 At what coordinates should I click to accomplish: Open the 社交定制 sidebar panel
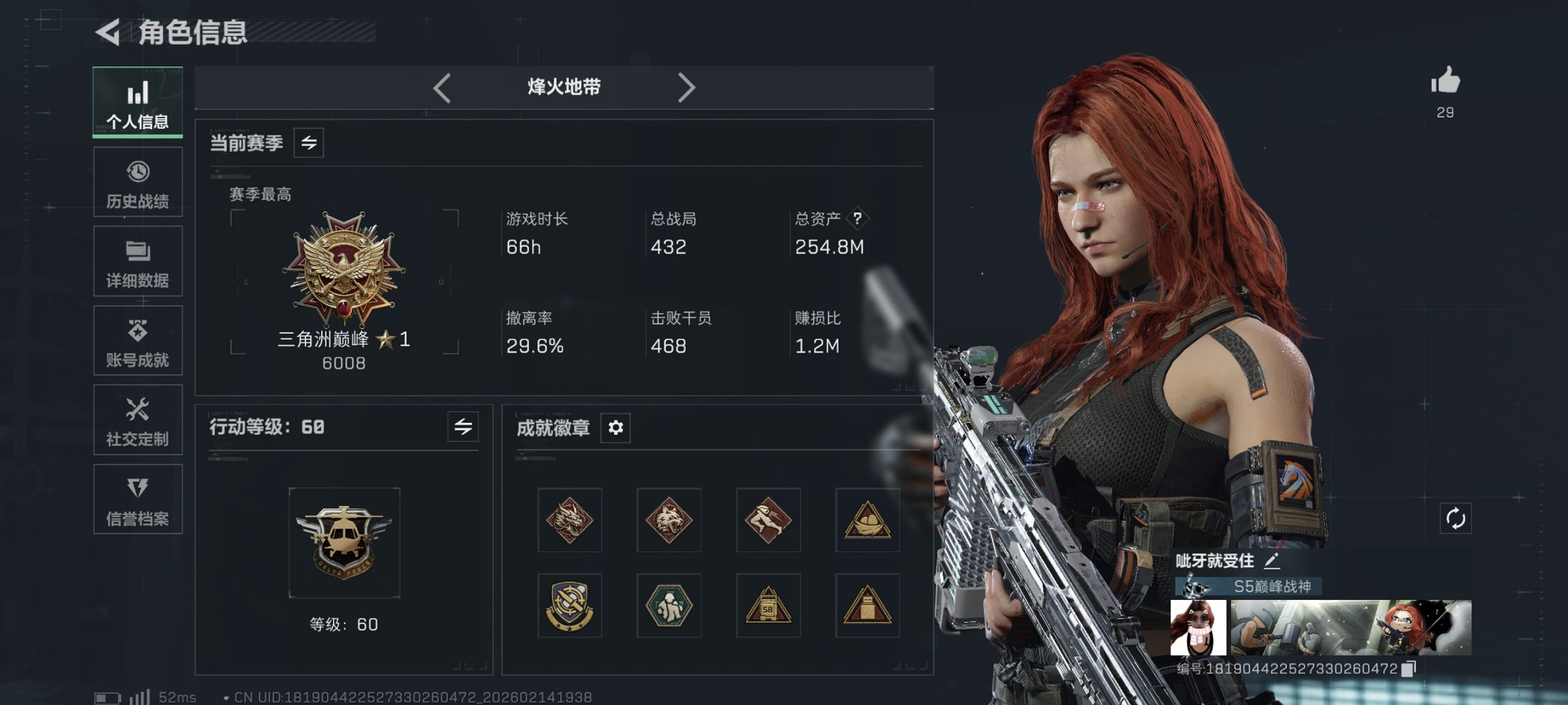pyautogui.click(x=137, y=420)
